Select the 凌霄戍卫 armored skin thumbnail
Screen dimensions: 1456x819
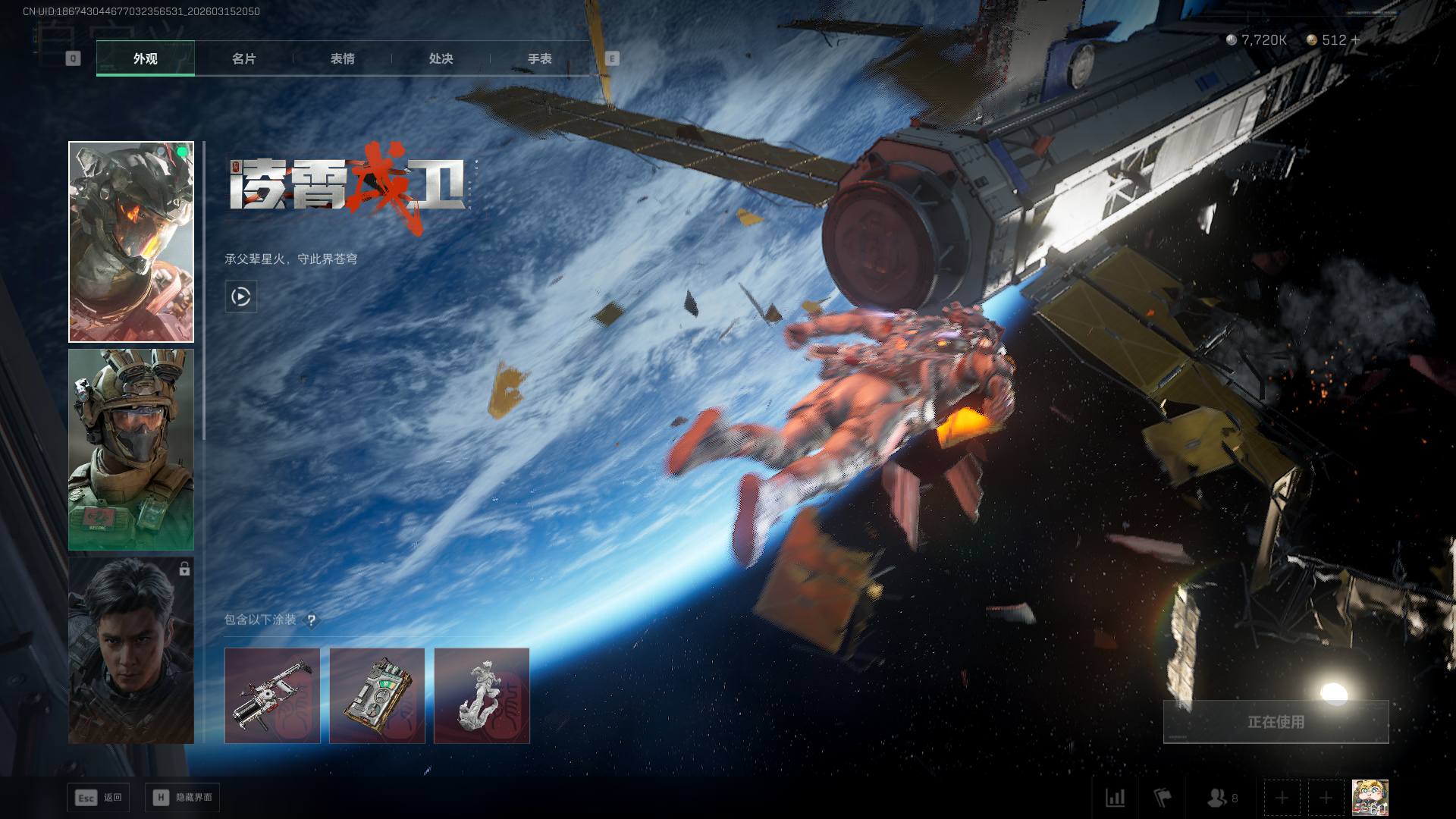click(x=131, y=242)
